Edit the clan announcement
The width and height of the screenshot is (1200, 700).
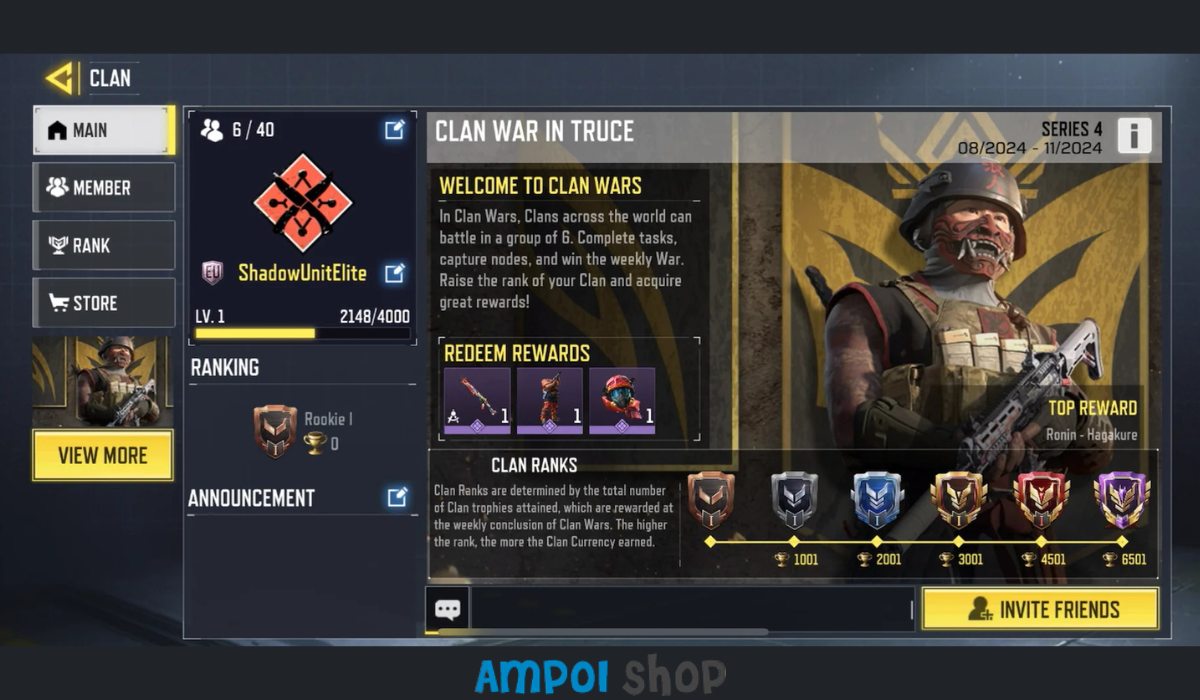tap(397, 497)
